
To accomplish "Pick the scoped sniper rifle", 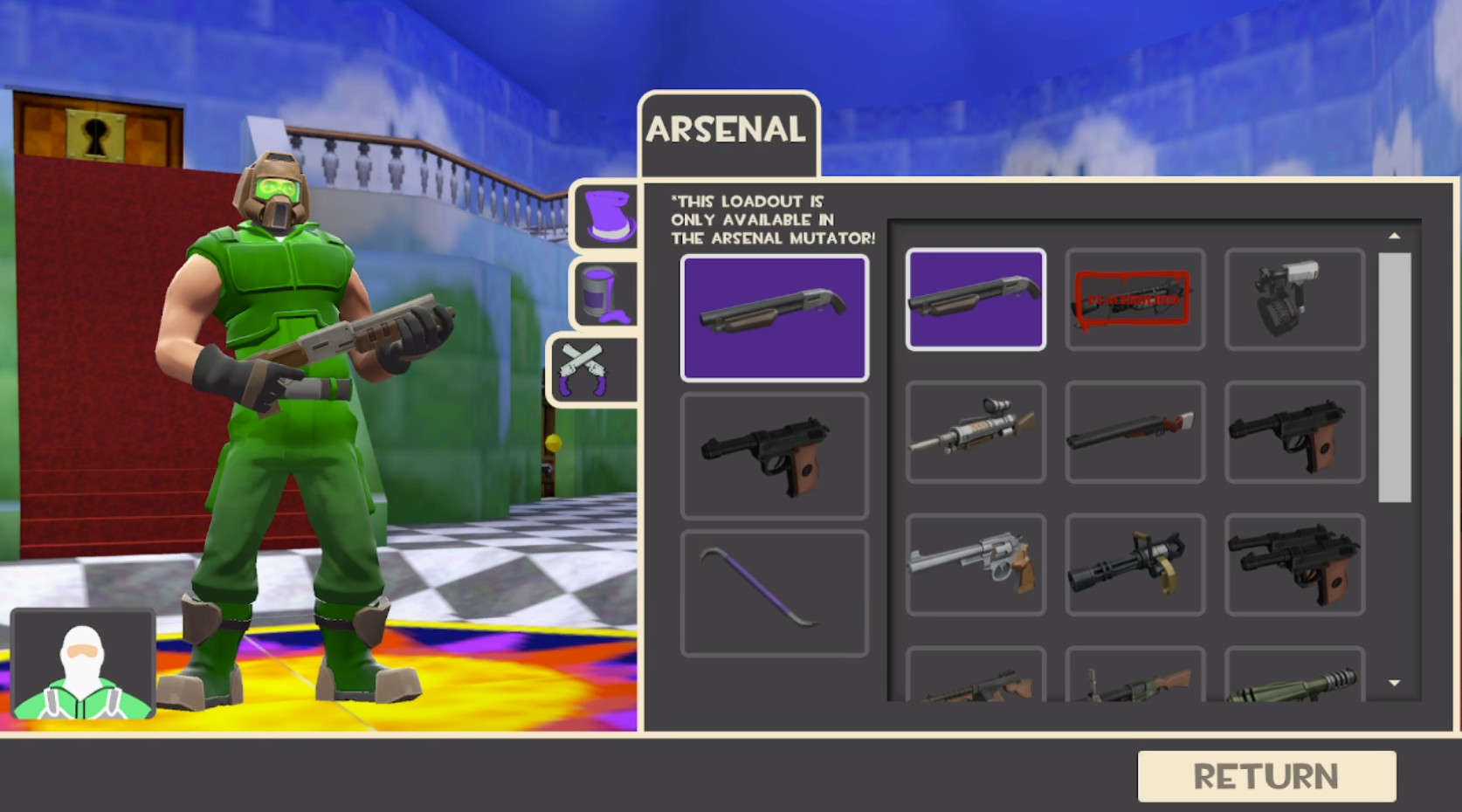I will (x=976, y=431).
